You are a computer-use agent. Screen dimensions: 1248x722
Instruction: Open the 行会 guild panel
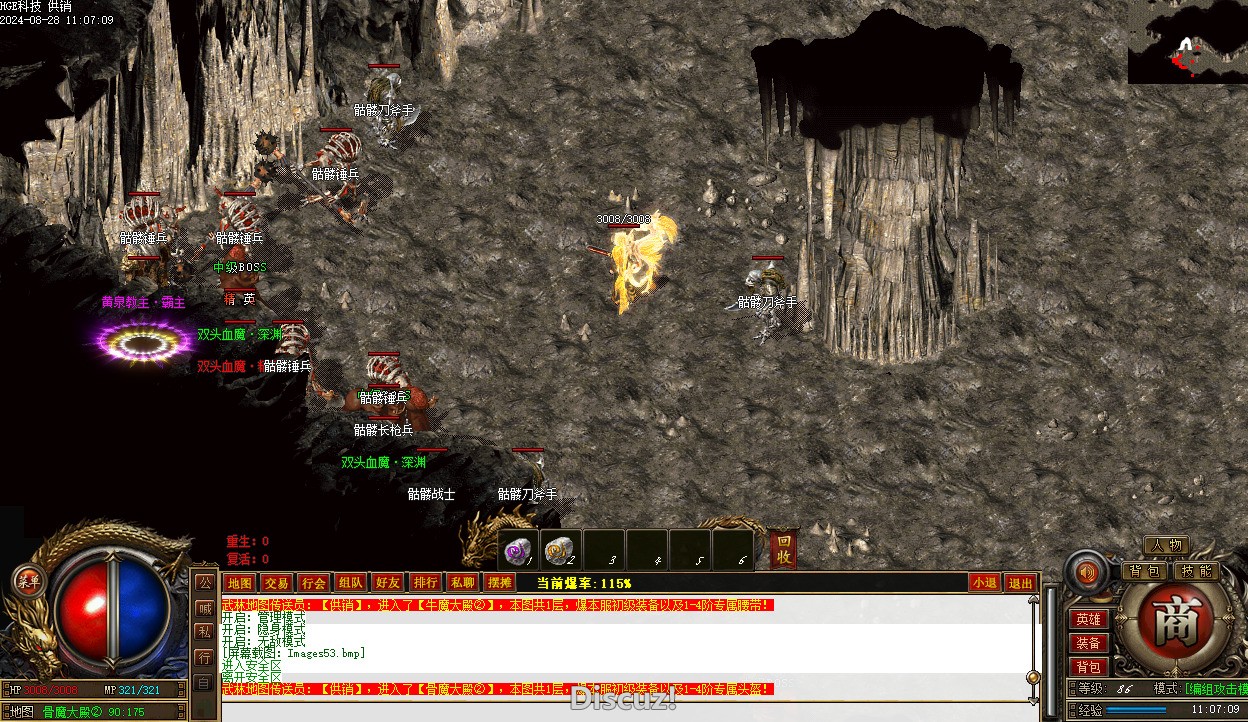coord(313,583)
